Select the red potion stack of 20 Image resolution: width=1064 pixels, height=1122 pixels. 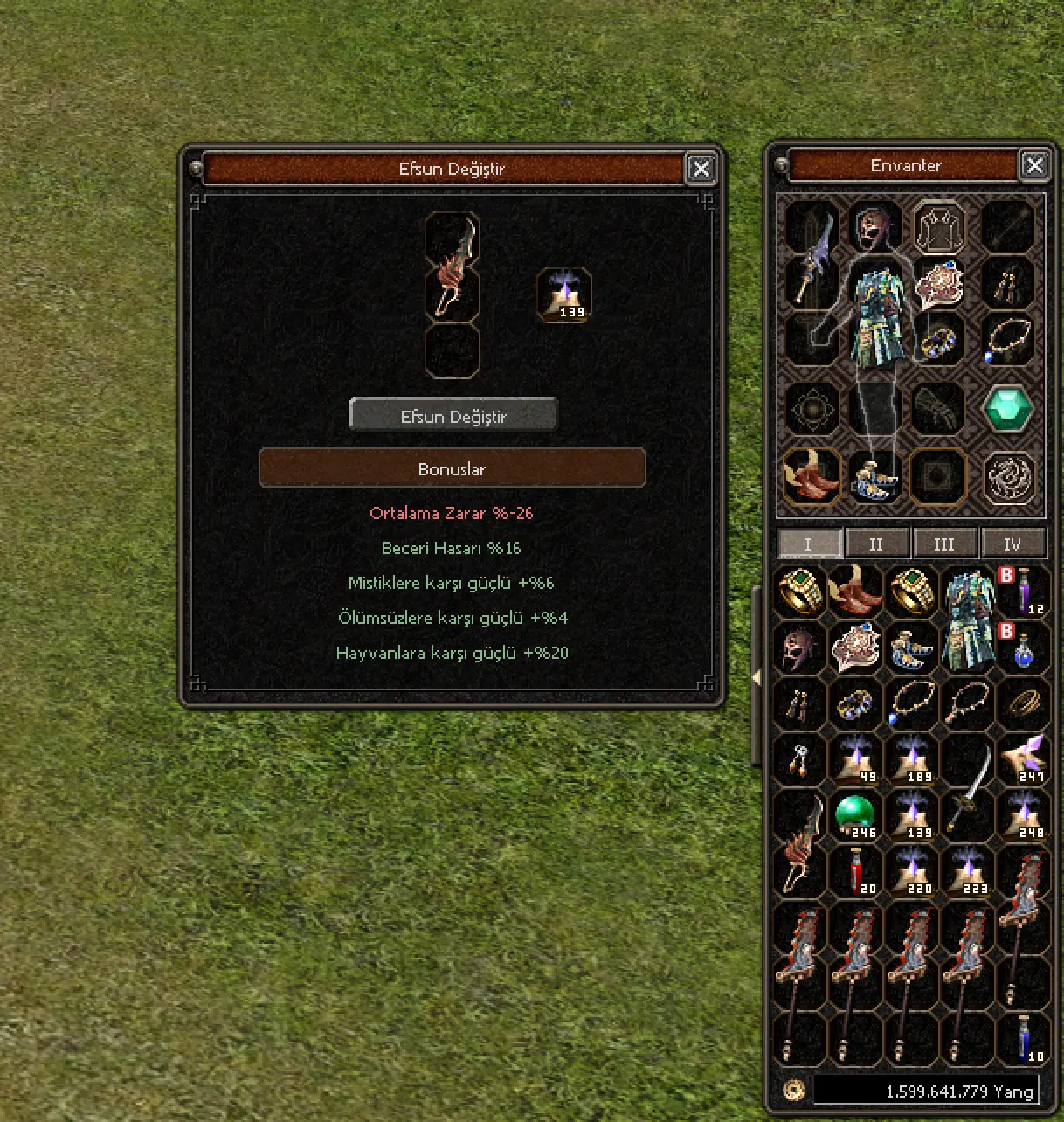pos(854,872)
